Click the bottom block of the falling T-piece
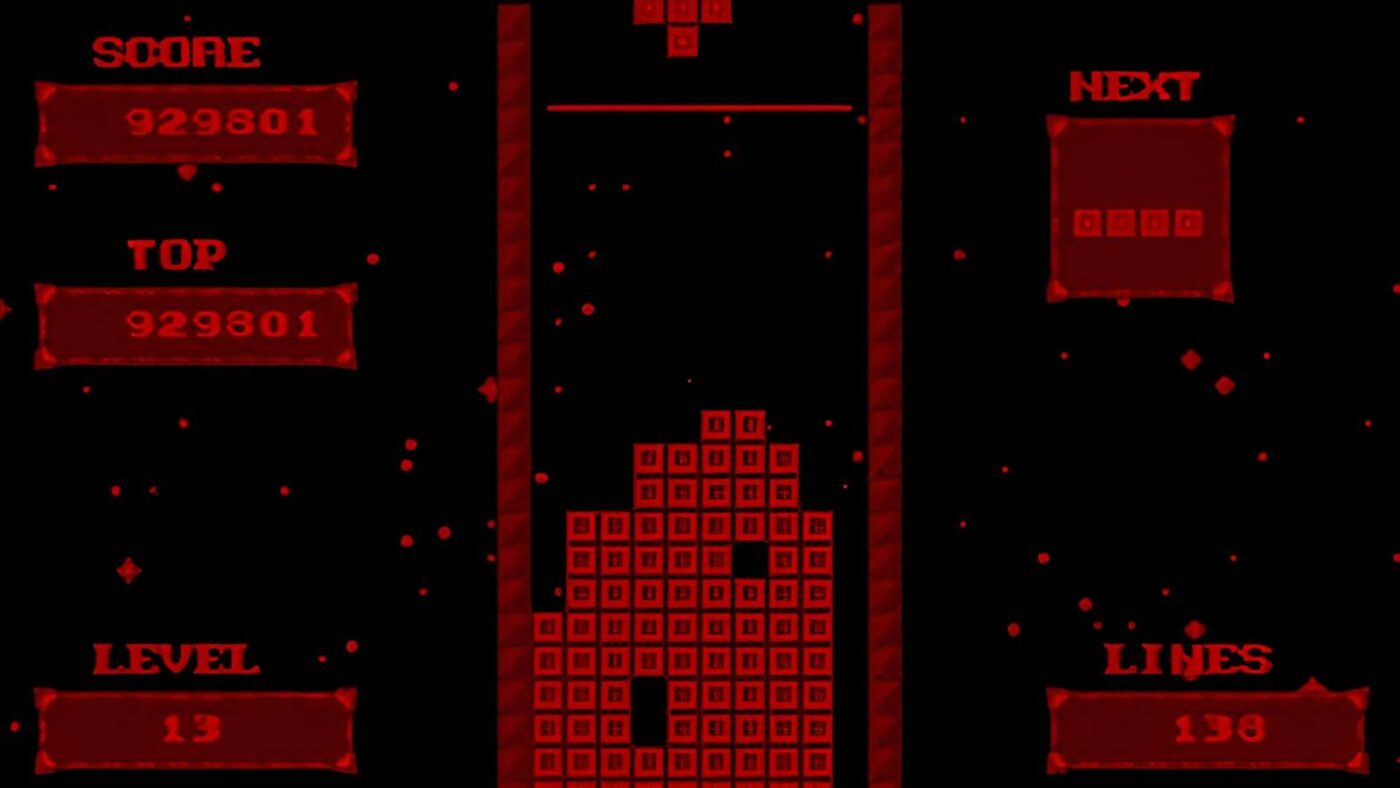 [x=680, y=40]
